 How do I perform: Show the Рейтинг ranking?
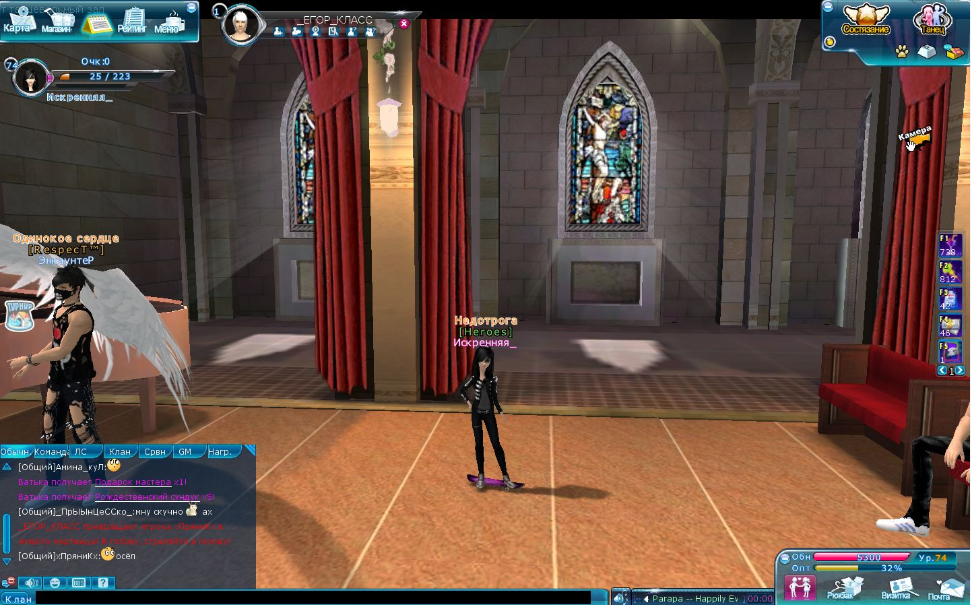coord(131,20)
